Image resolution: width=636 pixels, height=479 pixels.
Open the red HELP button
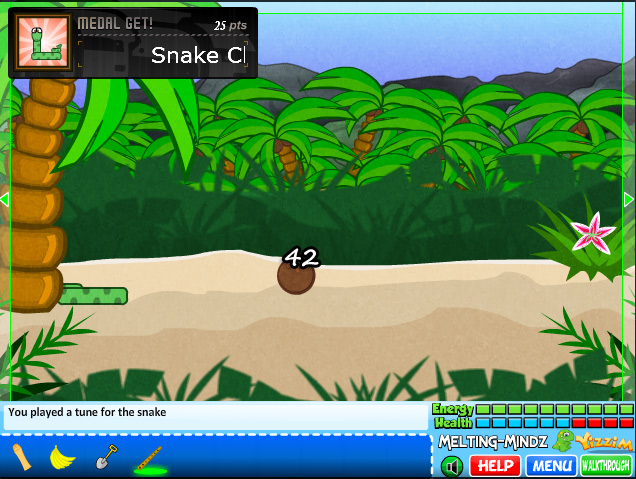coord(495,466)
